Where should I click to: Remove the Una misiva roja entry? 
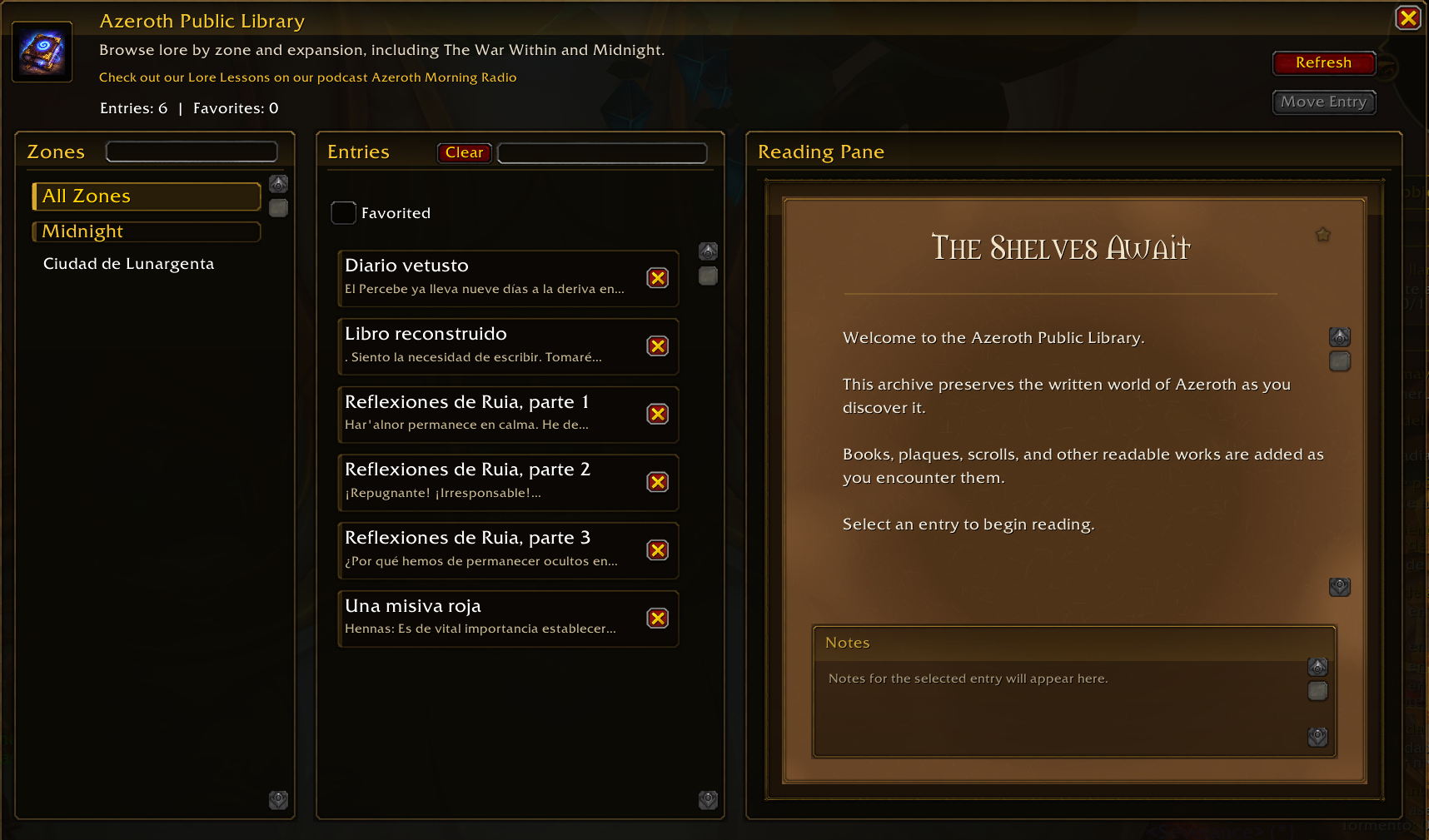658,619
